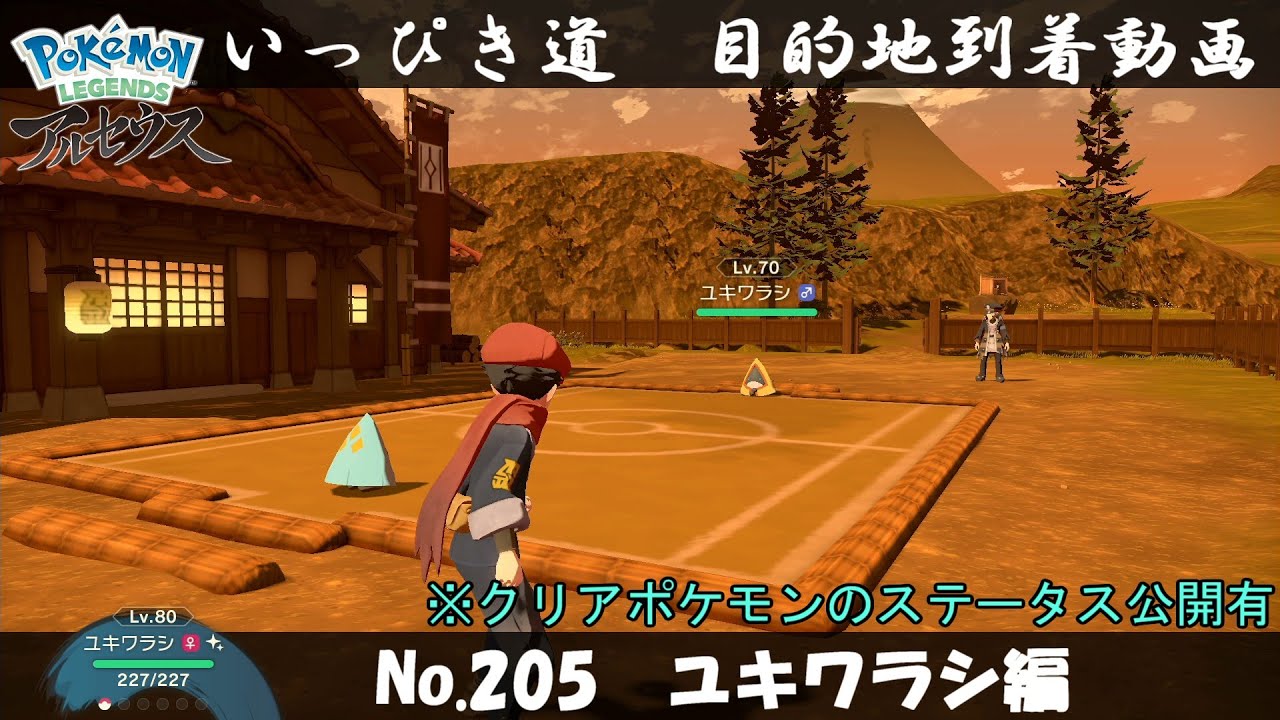The image size is (1280, 720).
Task: Click the female gender symbol beside ユキワラシ
Action: (x=189, y=643)
